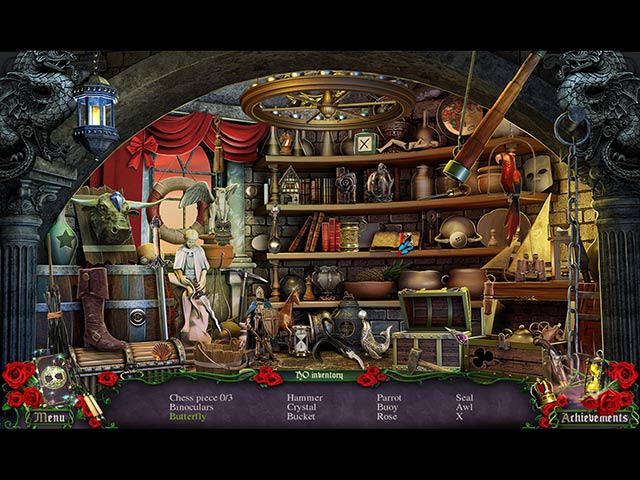
Task: Select the Crystal list entry
Action: pyautogui.click(x=301, y=407)
